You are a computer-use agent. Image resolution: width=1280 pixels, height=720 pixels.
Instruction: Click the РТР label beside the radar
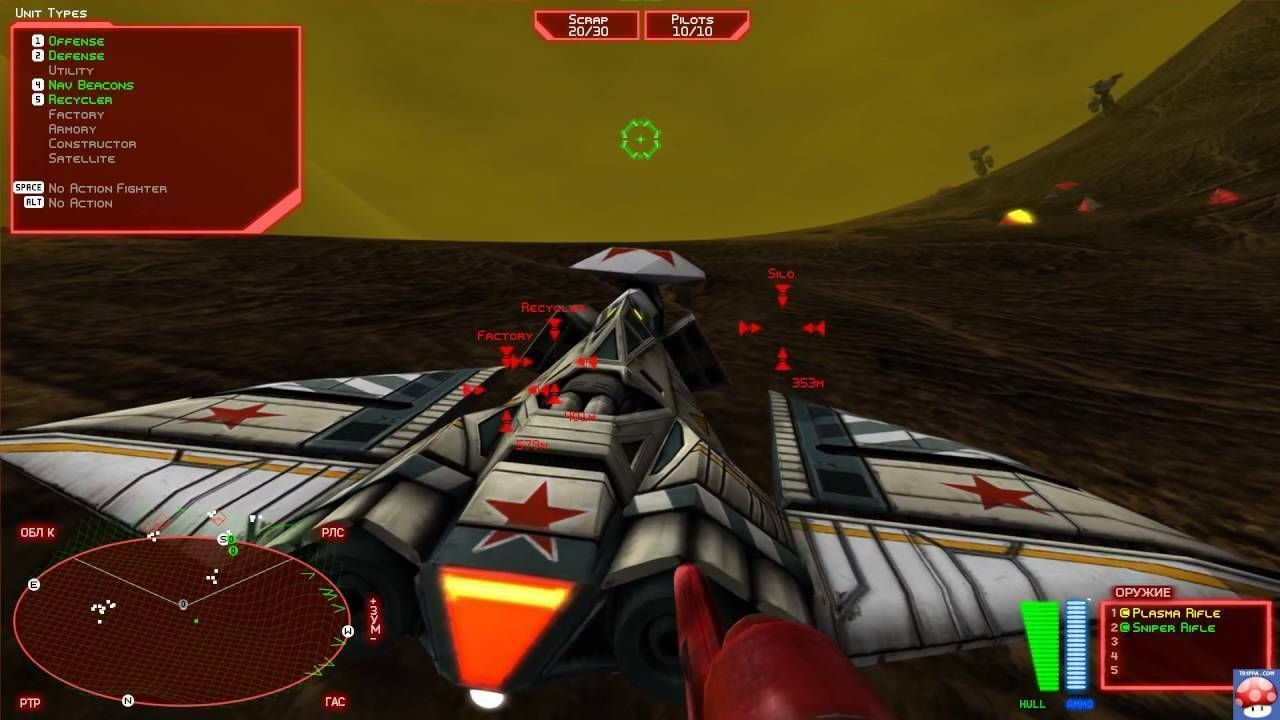point(30,703)
